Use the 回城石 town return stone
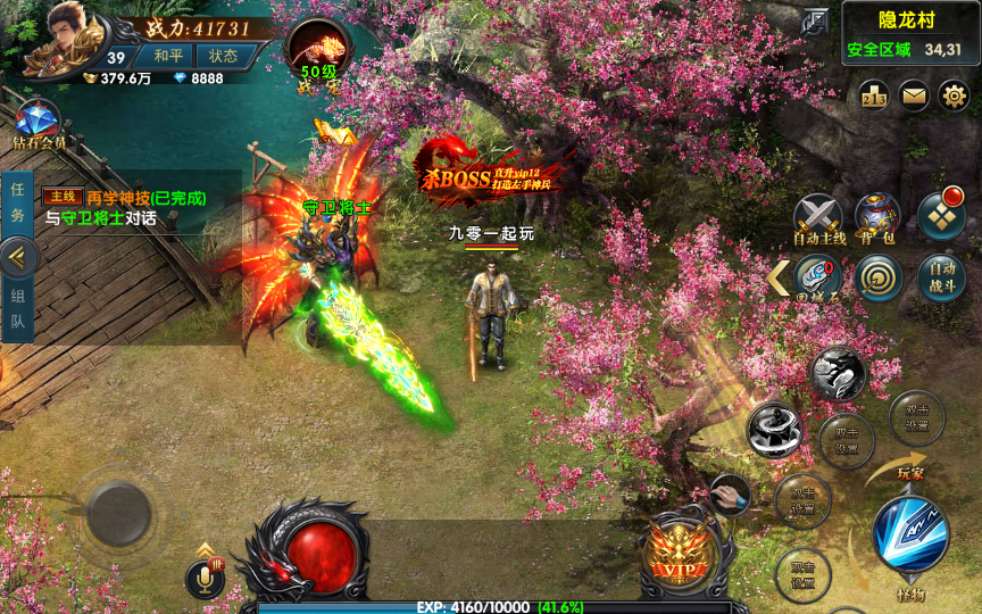The height and width of the screenshot is (614, 982). pos(819,278)
